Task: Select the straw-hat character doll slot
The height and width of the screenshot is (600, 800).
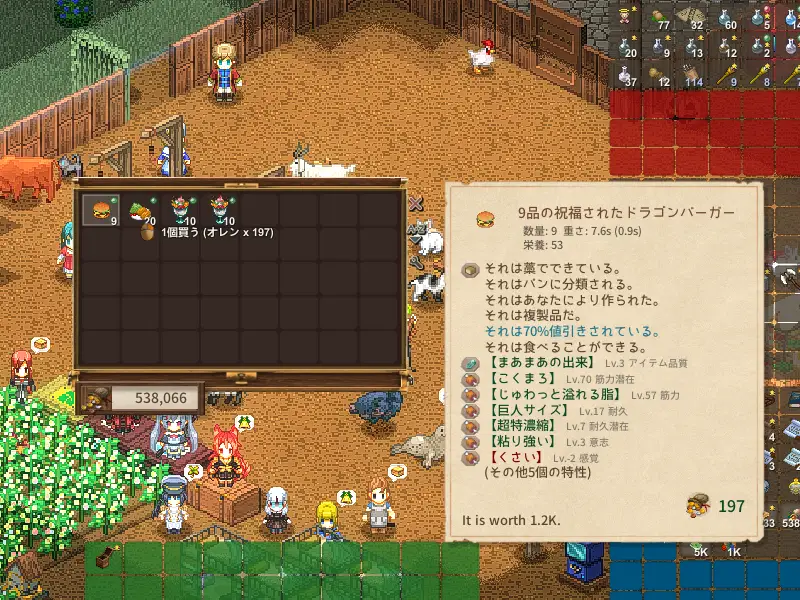Action: 626,15
